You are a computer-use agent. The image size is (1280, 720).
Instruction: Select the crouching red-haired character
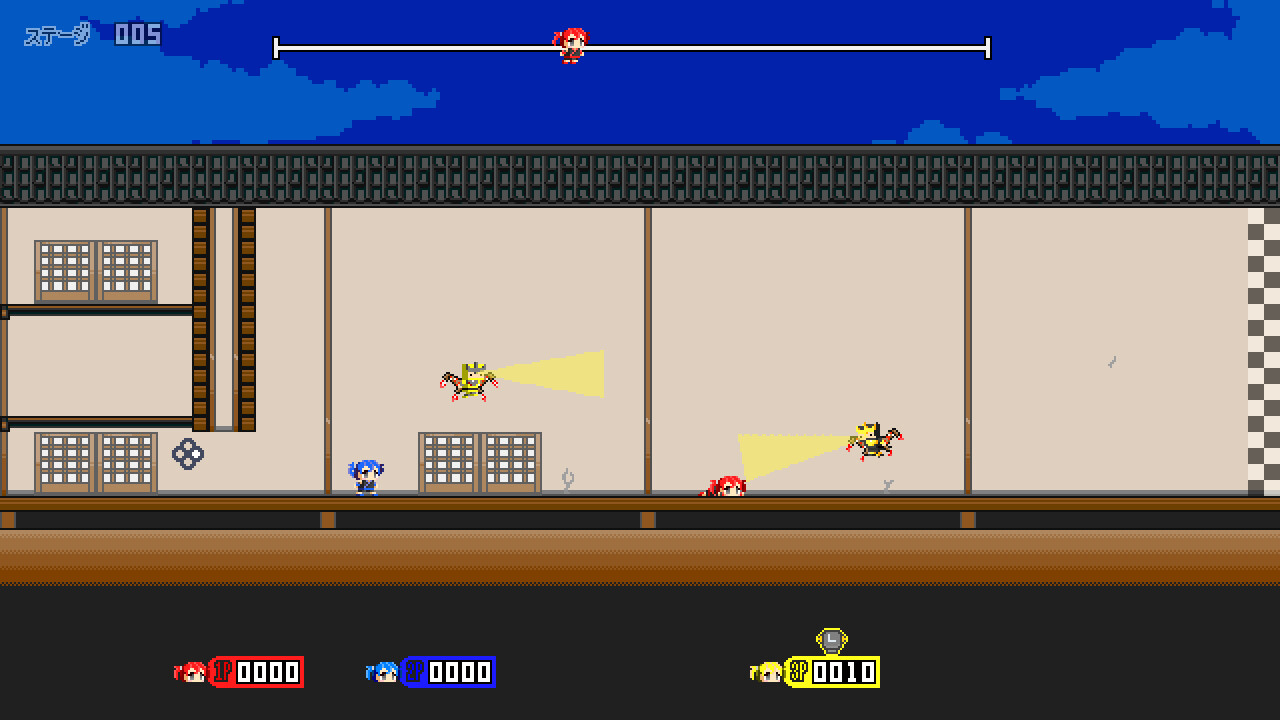tap(725, 485)
